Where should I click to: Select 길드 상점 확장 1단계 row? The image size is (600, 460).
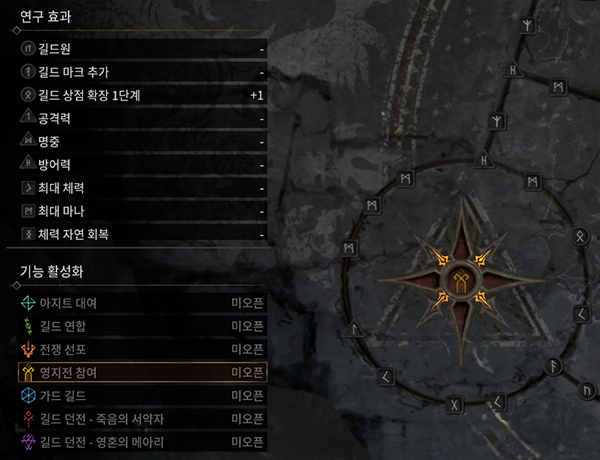(142, 95)
